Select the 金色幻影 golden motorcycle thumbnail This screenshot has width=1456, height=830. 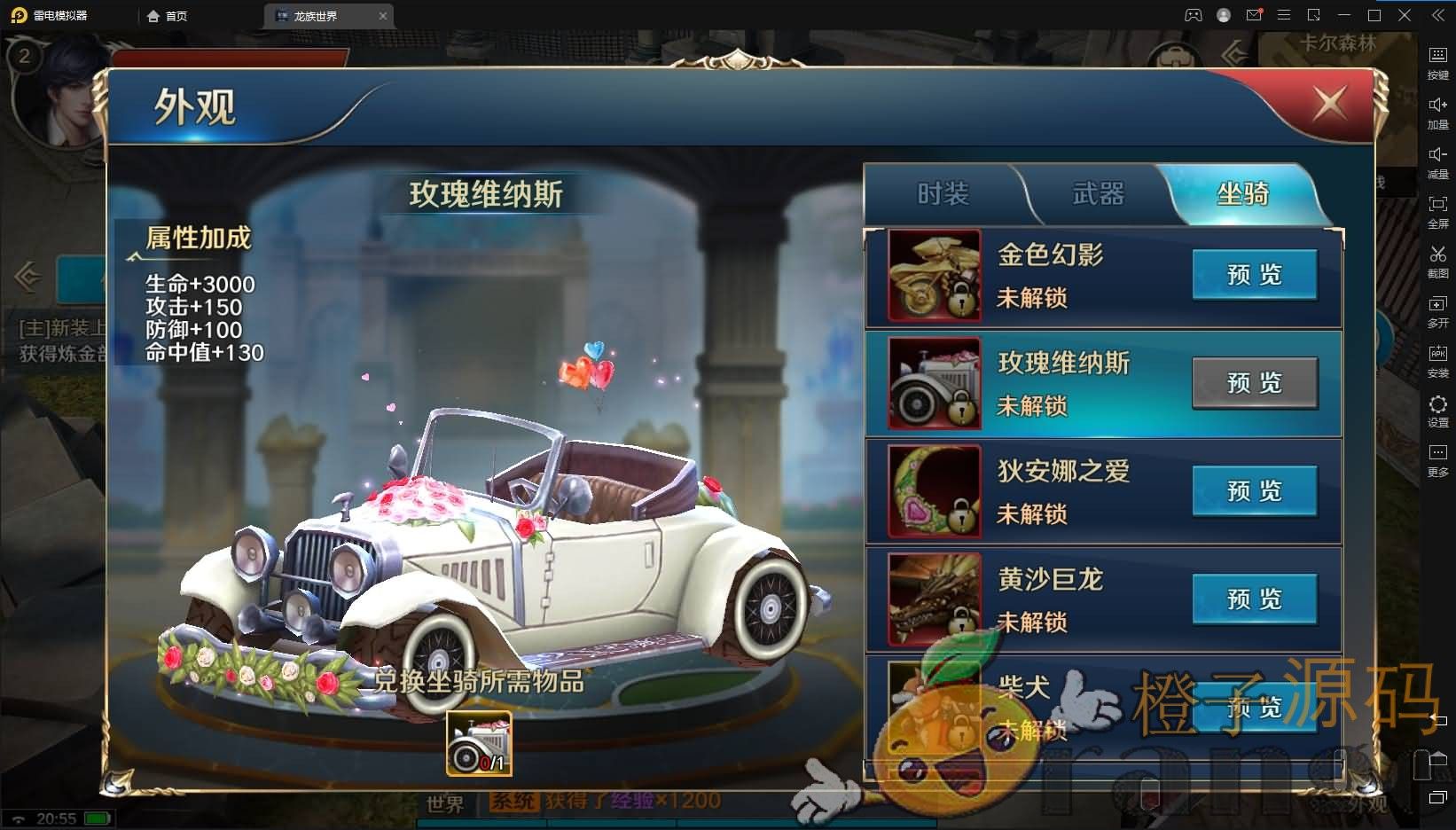tap(935, 275)
